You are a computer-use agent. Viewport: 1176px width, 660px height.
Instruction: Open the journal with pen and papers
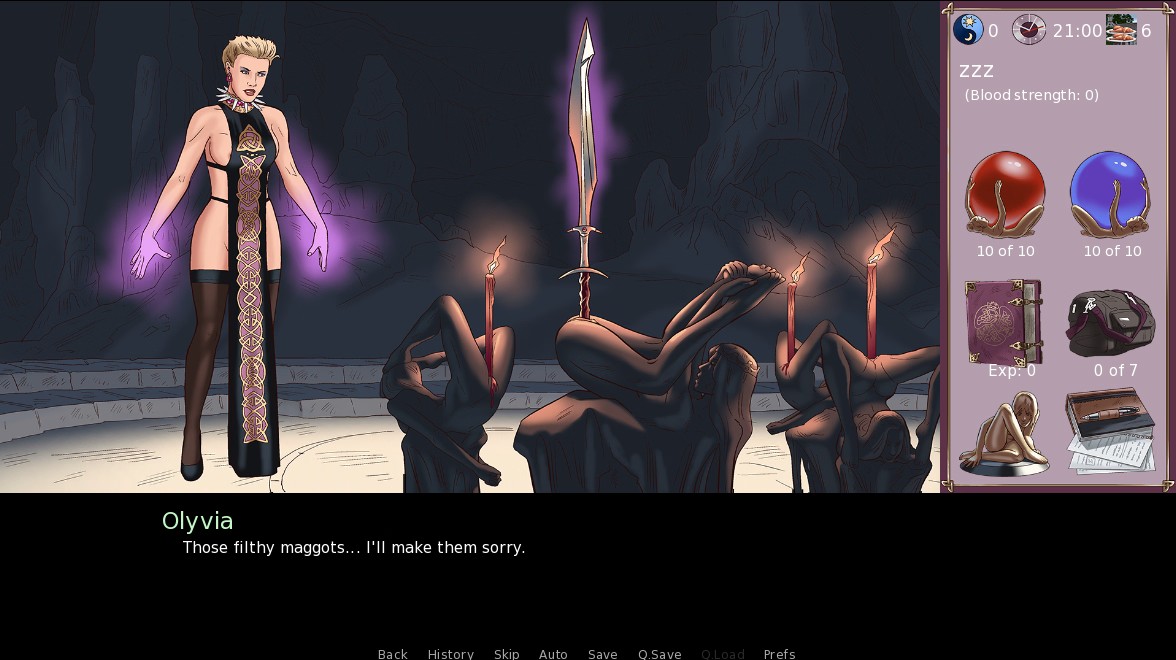1108,432
